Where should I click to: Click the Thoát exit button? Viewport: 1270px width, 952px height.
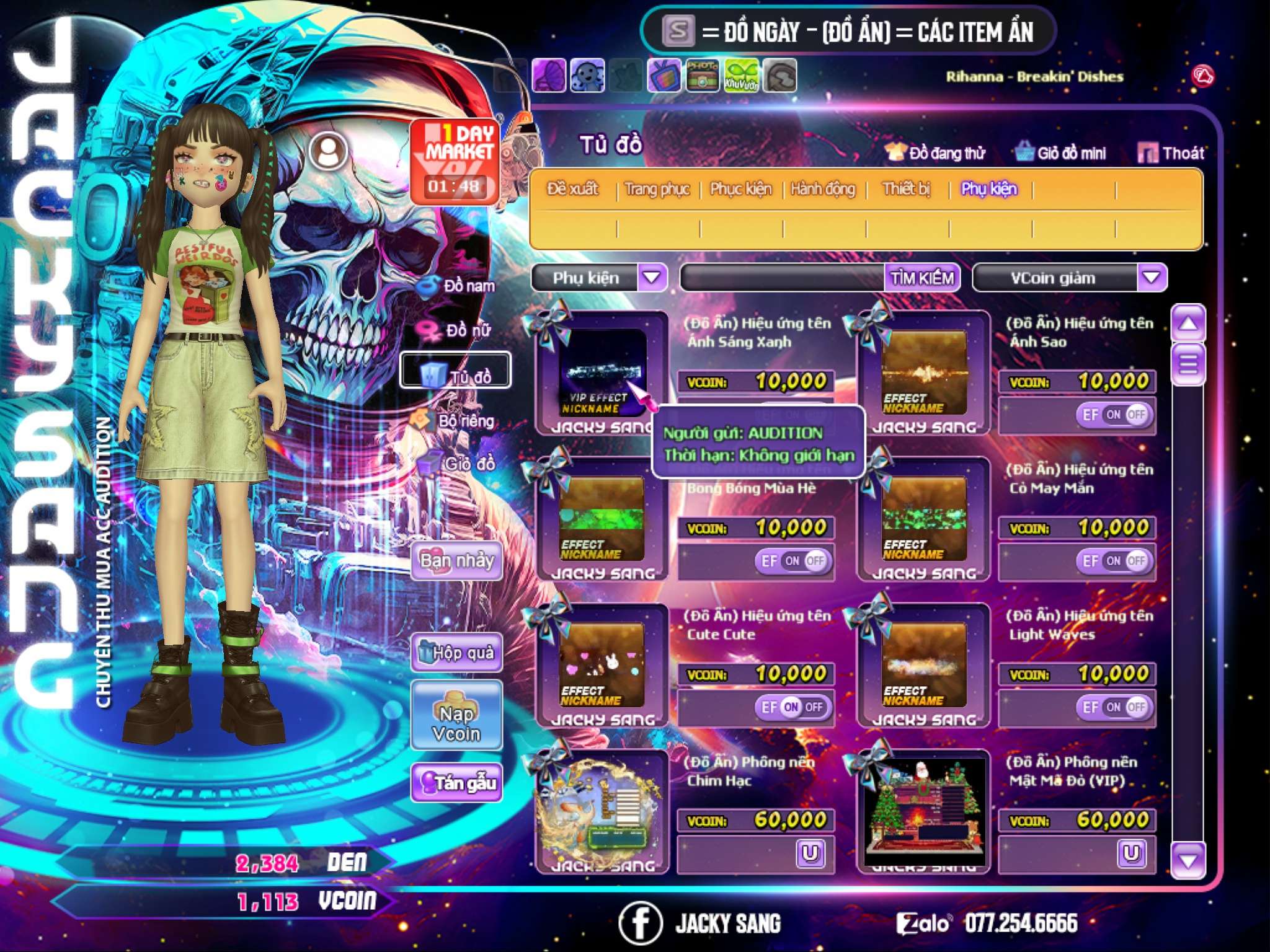point(1171,153)
